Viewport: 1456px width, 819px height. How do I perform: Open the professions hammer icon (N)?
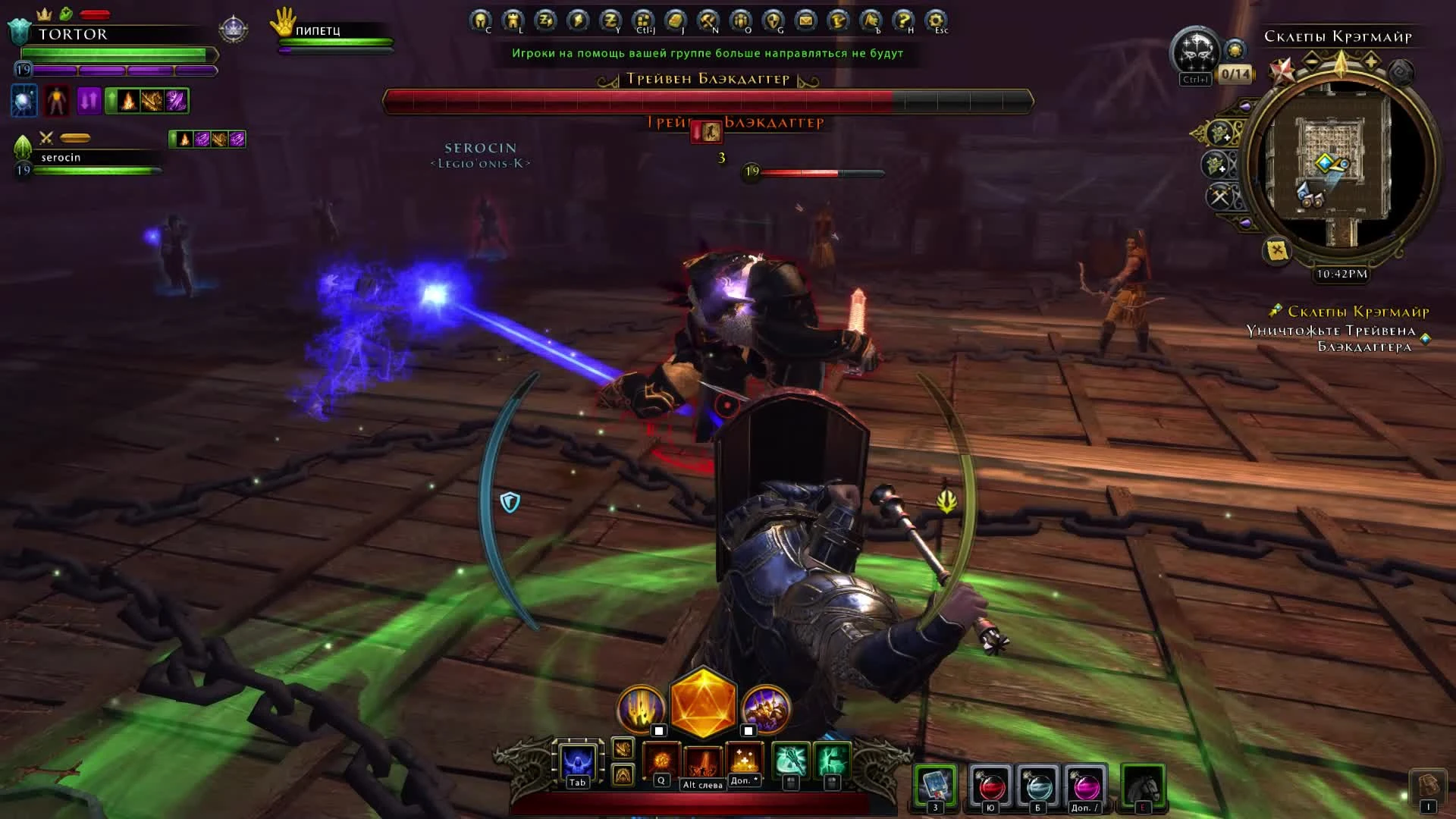707,18
